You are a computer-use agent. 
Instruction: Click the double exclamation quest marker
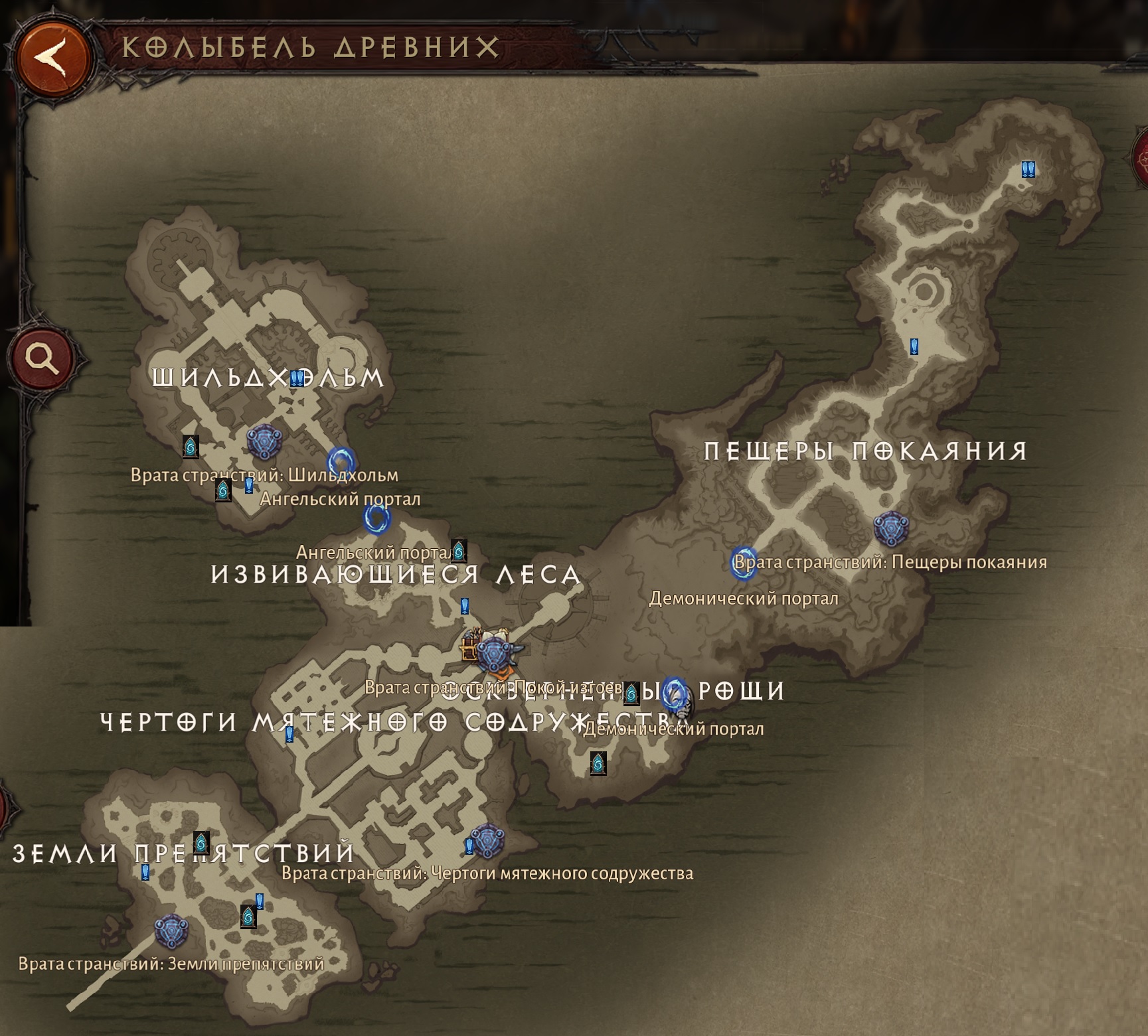(x=1028, y=170)
